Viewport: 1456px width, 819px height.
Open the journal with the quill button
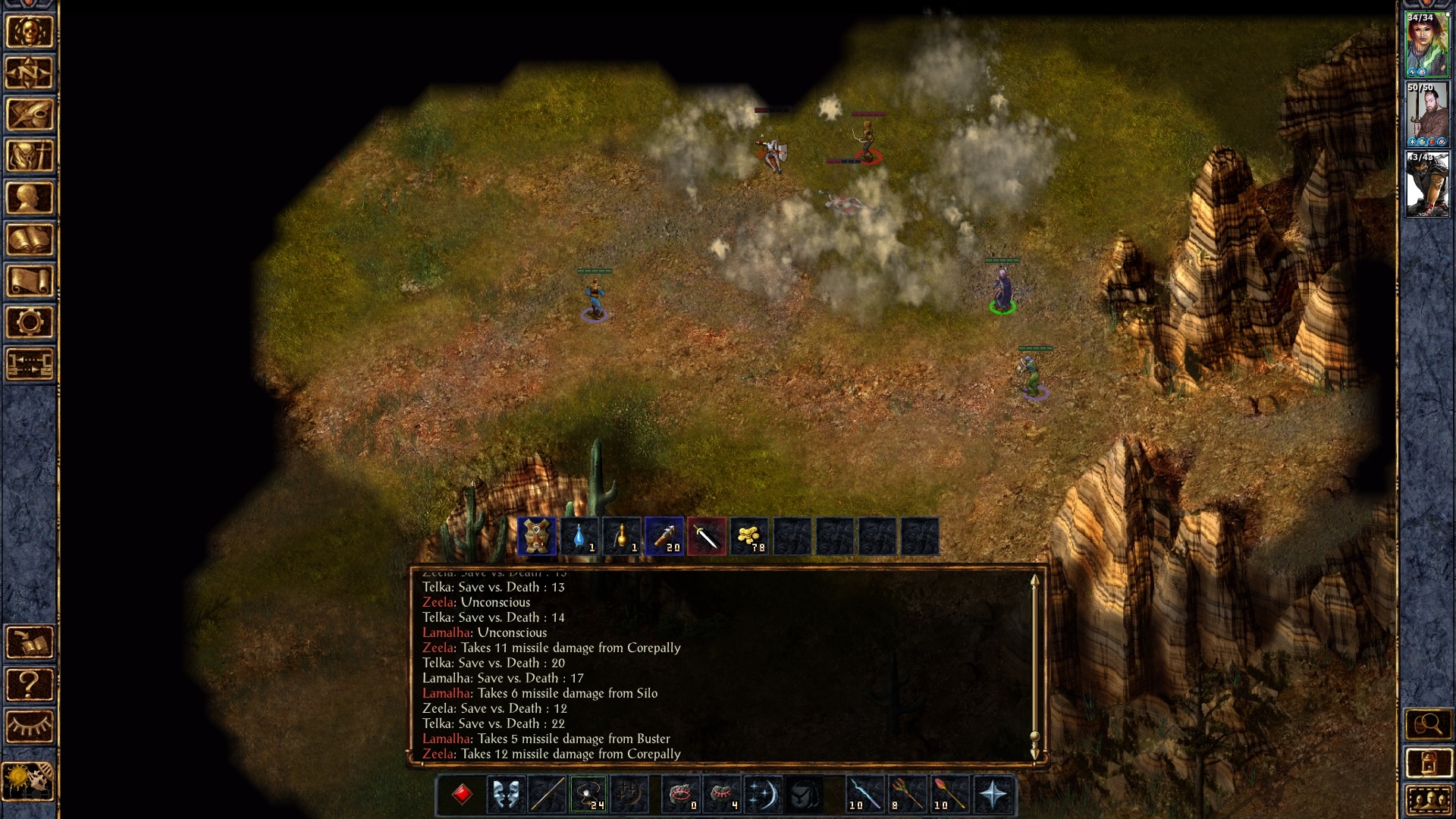coord(30,115)
